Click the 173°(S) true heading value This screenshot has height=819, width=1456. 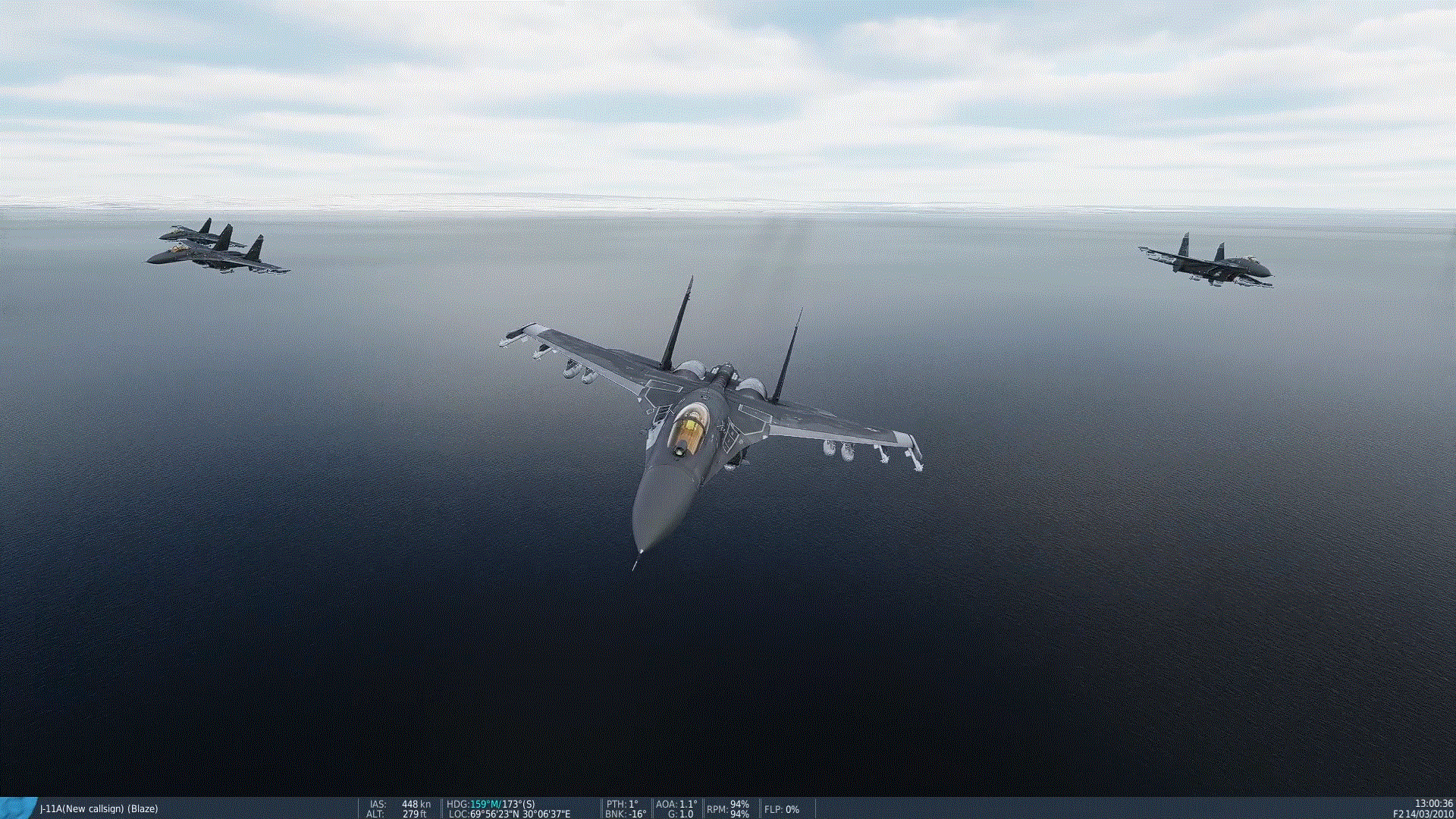[x=519, y=805]
